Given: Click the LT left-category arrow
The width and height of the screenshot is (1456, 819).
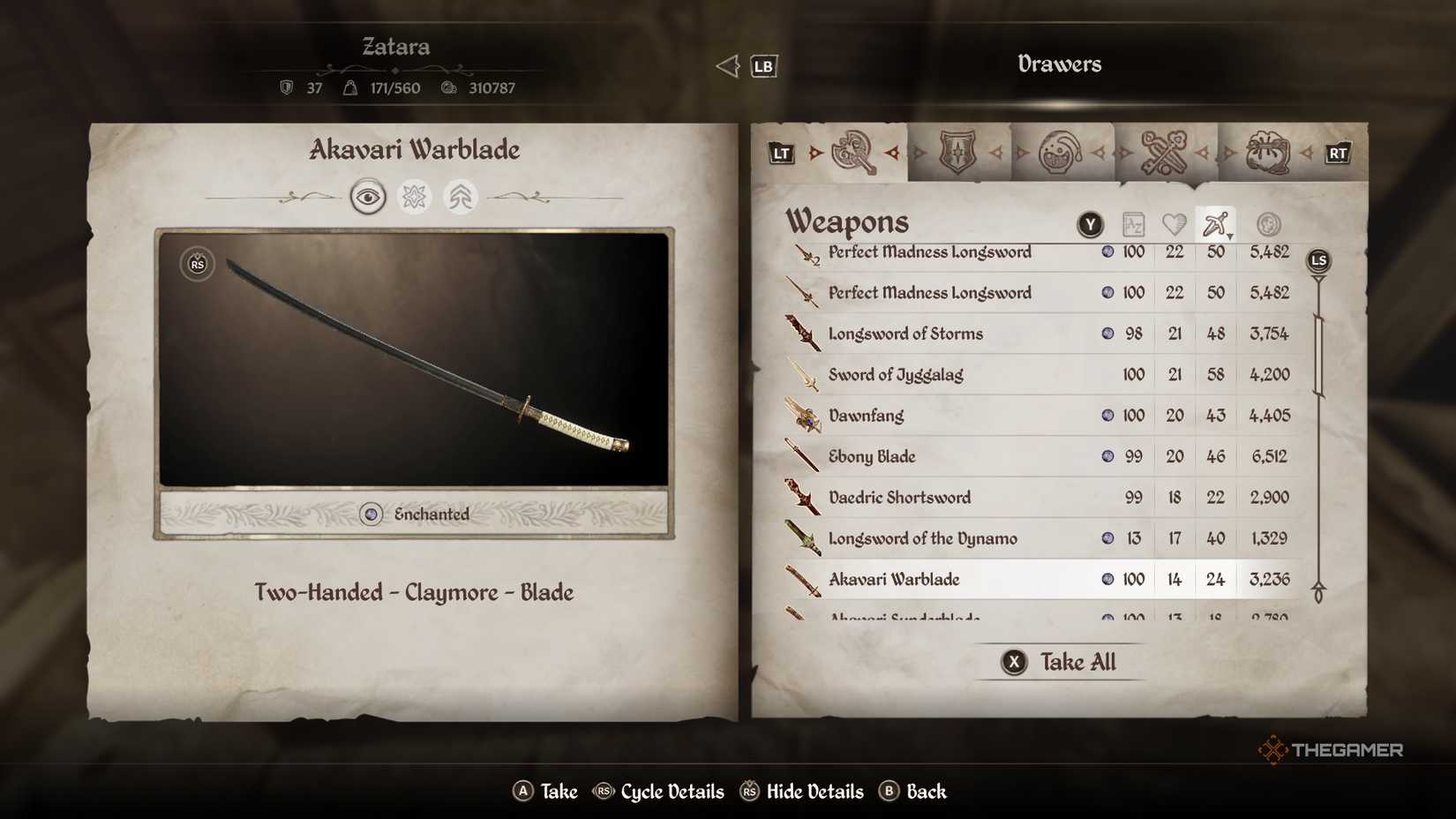Looking at the screenshot, I should click(x=780, y=152).
